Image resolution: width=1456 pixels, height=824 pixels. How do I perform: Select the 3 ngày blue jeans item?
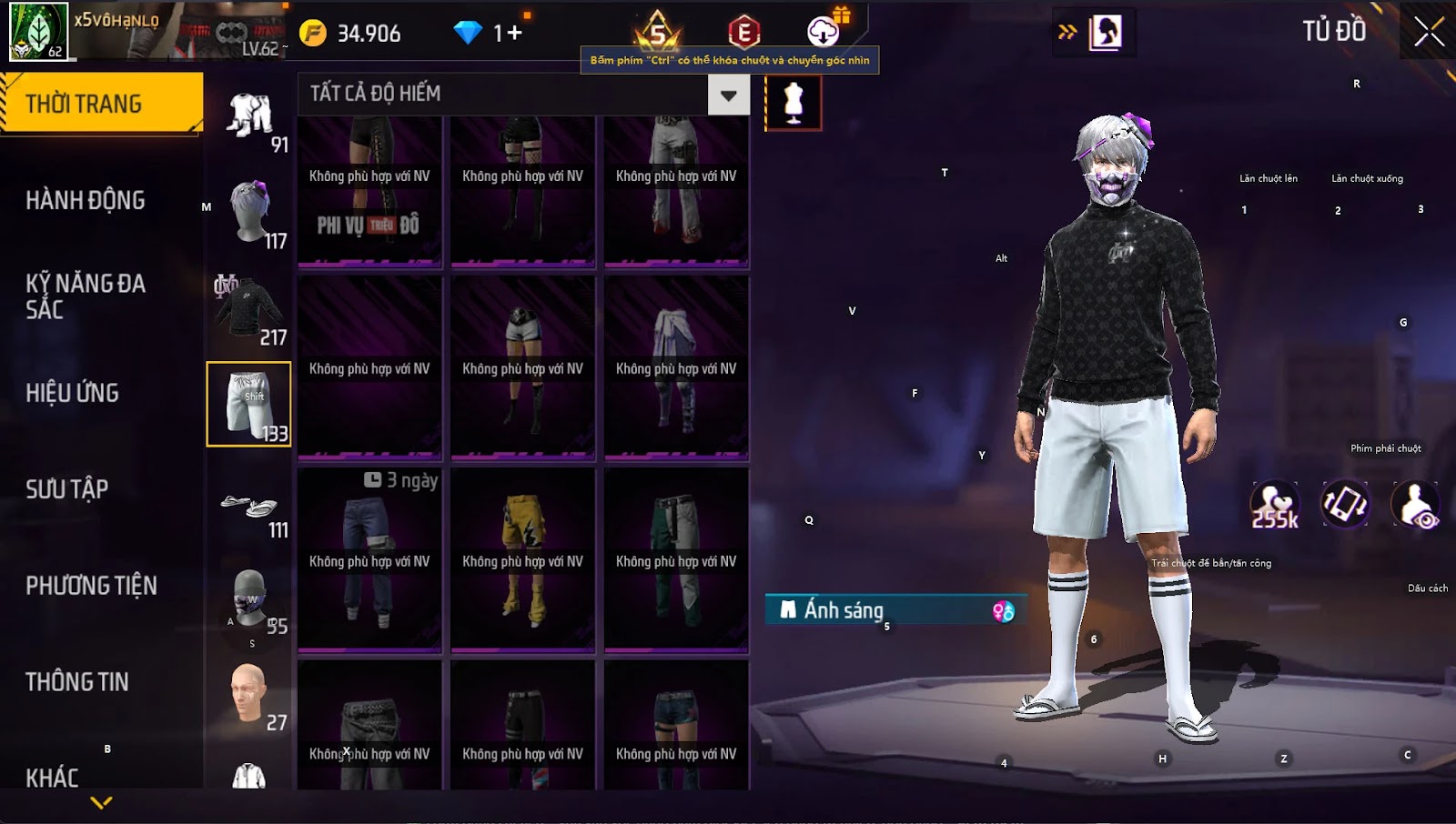[x=369, y=560]
